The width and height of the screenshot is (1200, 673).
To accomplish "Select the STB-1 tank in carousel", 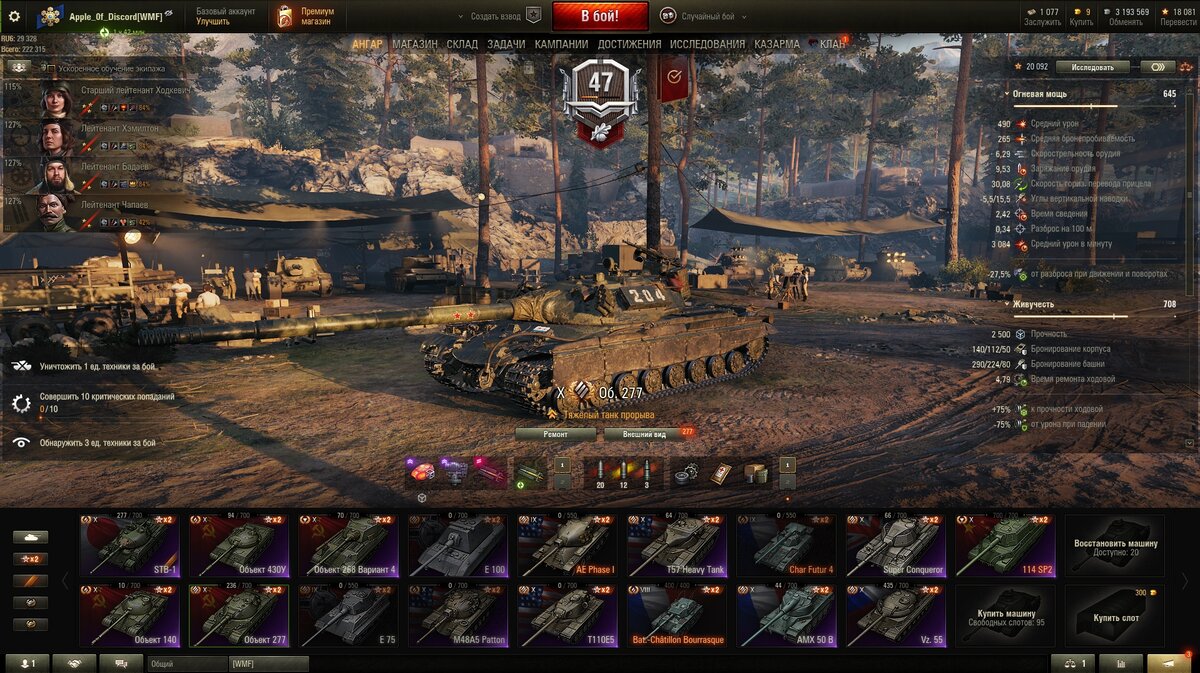I will point(130,547).
